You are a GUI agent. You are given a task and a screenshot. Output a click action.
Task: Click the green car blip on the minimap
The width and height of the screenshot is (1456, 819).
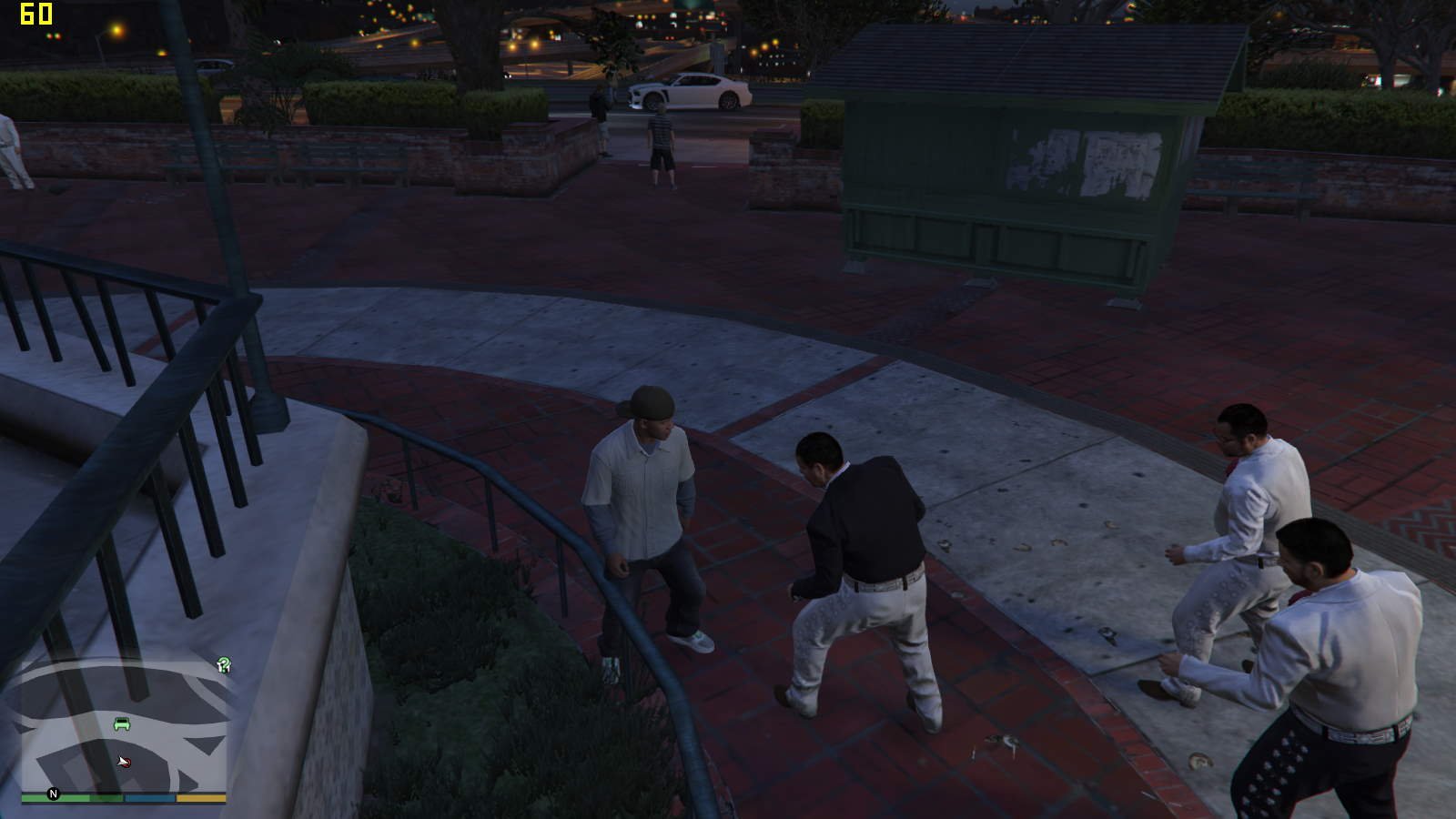pos(122,724)
